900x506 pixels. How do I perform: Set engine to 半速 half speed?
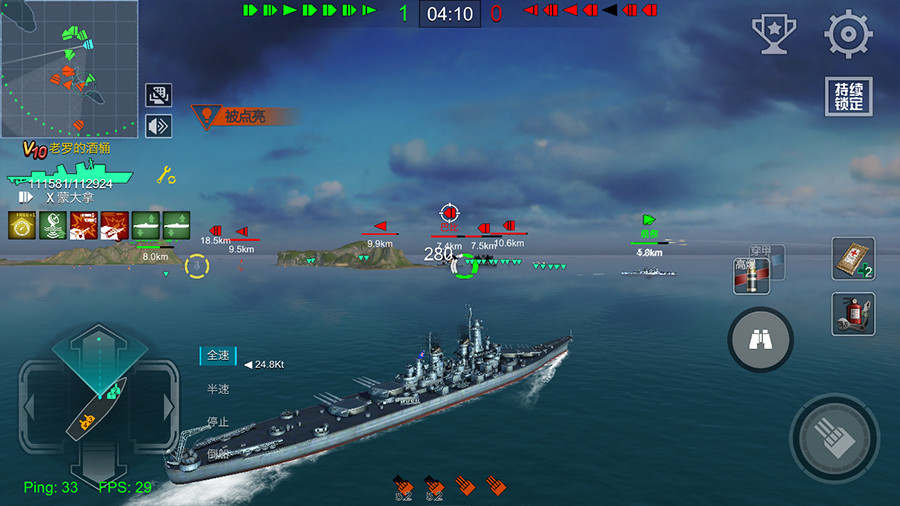(x=218, y=388)
